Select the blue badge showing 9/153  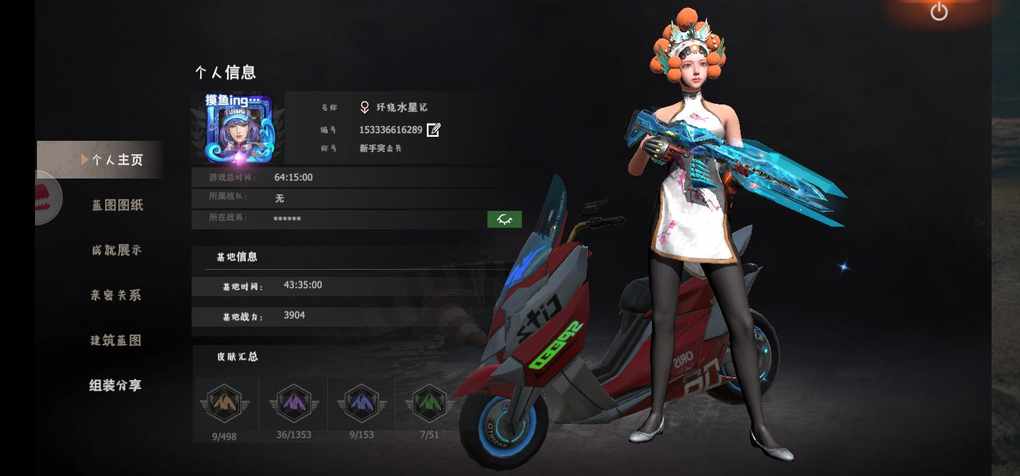[359, 404]
